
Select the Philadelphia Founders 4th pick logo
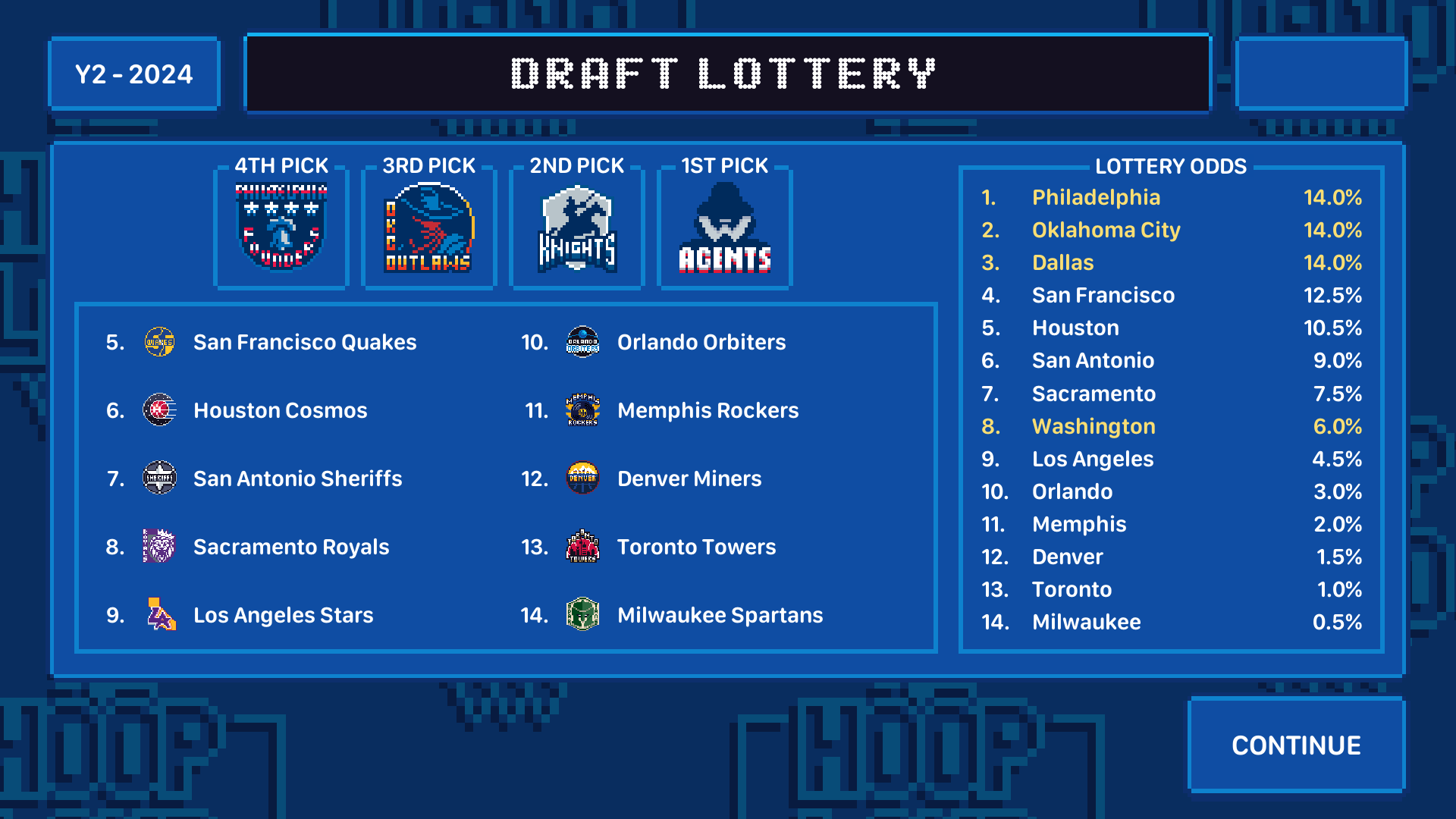pos(281,225)
